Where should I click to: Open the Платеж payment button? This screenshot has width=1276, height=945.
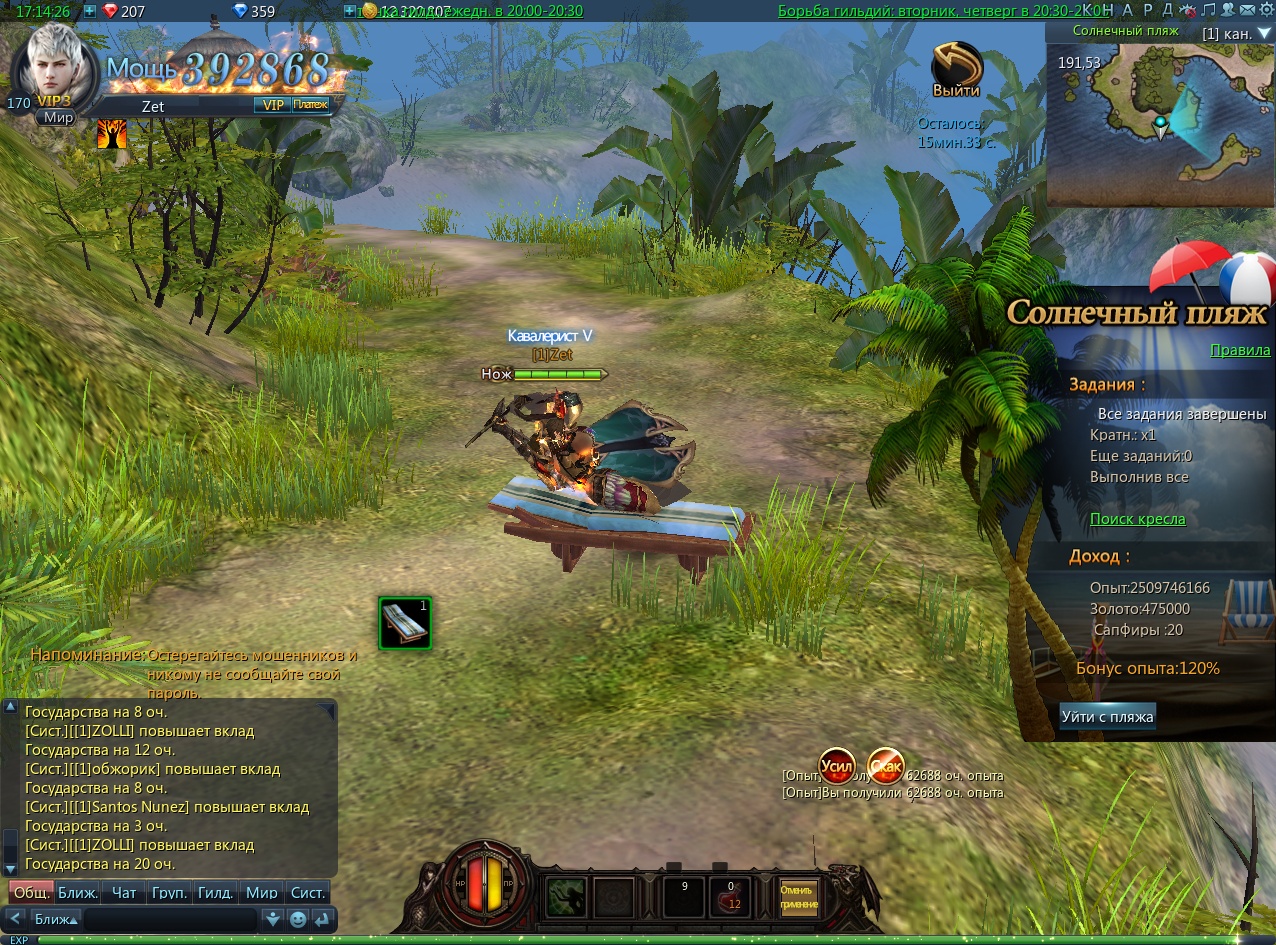coord(311,104)
